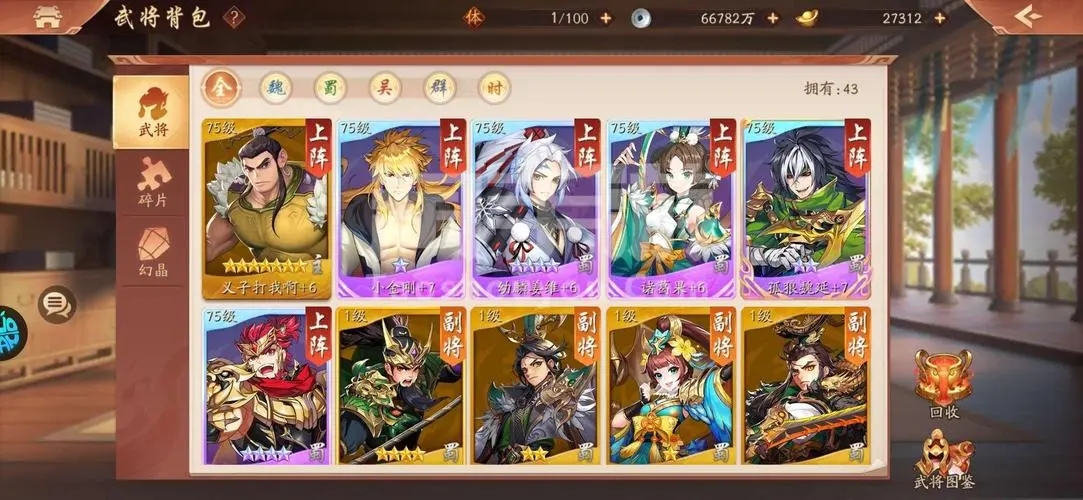Open the 幻晶 crystal tab
The width and height of the screenshot is (1083, 500).
coord(153,251)
